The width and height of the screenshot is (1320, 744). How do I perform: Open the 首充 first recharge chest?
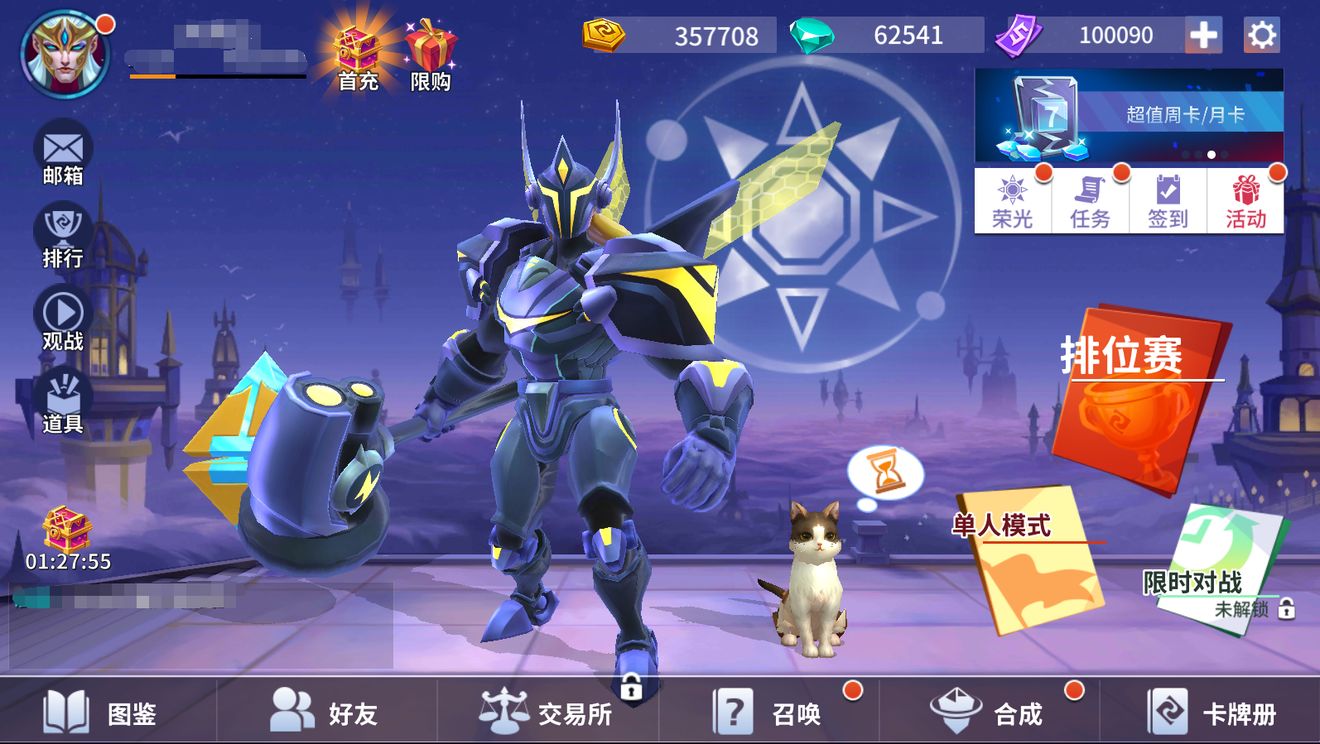tap(357, 55)
